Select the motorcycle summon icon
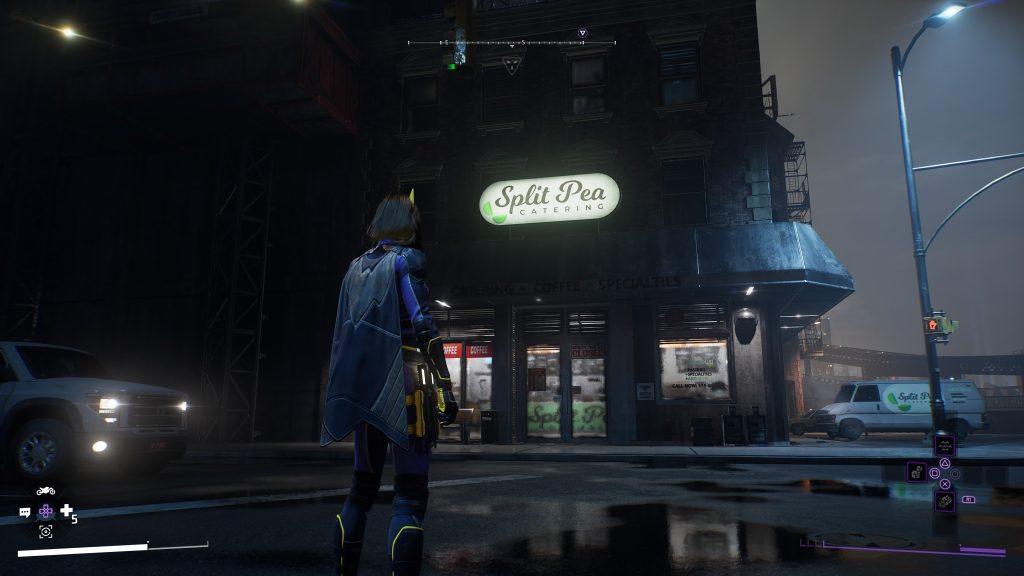 (45, 491)
